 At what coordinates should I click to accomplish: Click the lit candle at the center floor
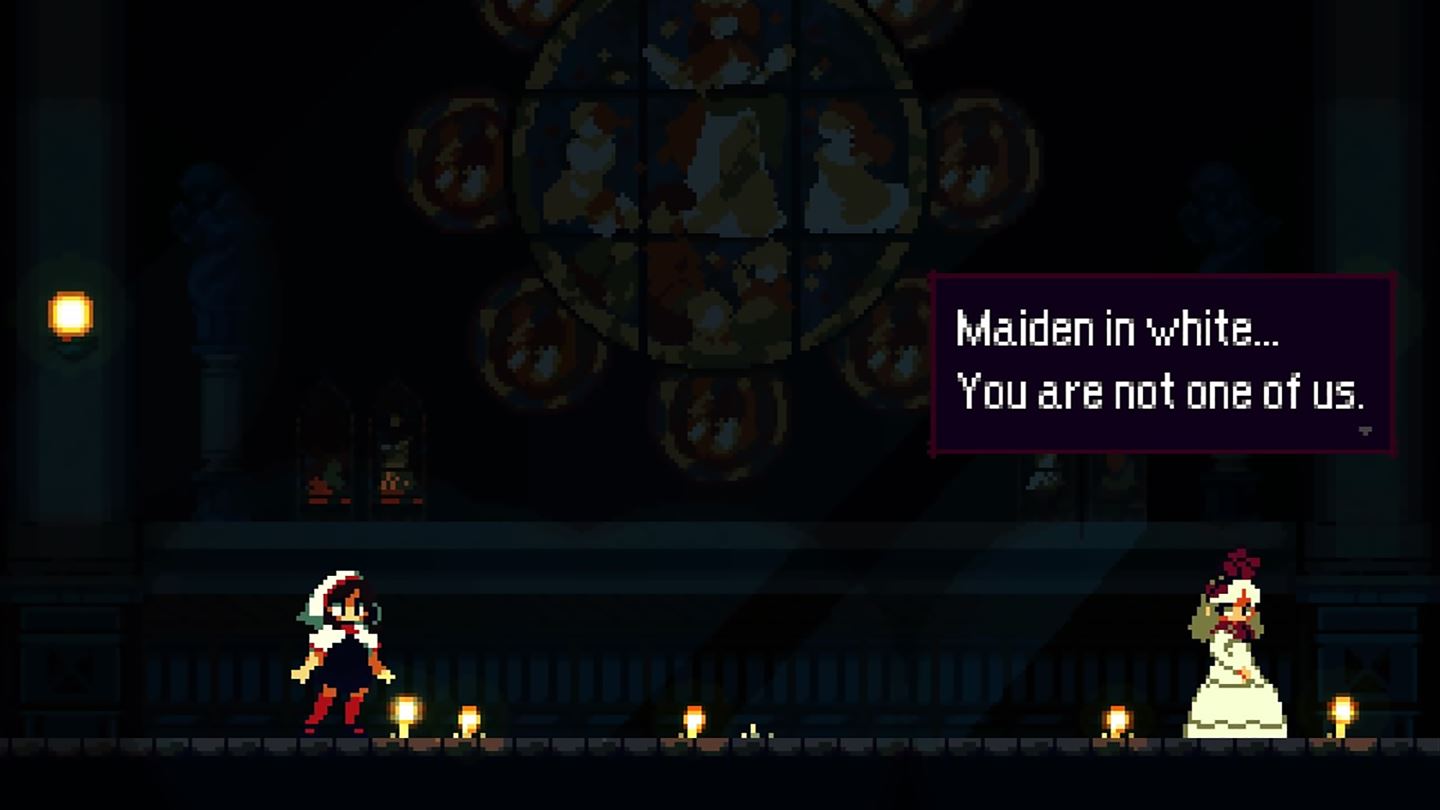click(692, 716)
